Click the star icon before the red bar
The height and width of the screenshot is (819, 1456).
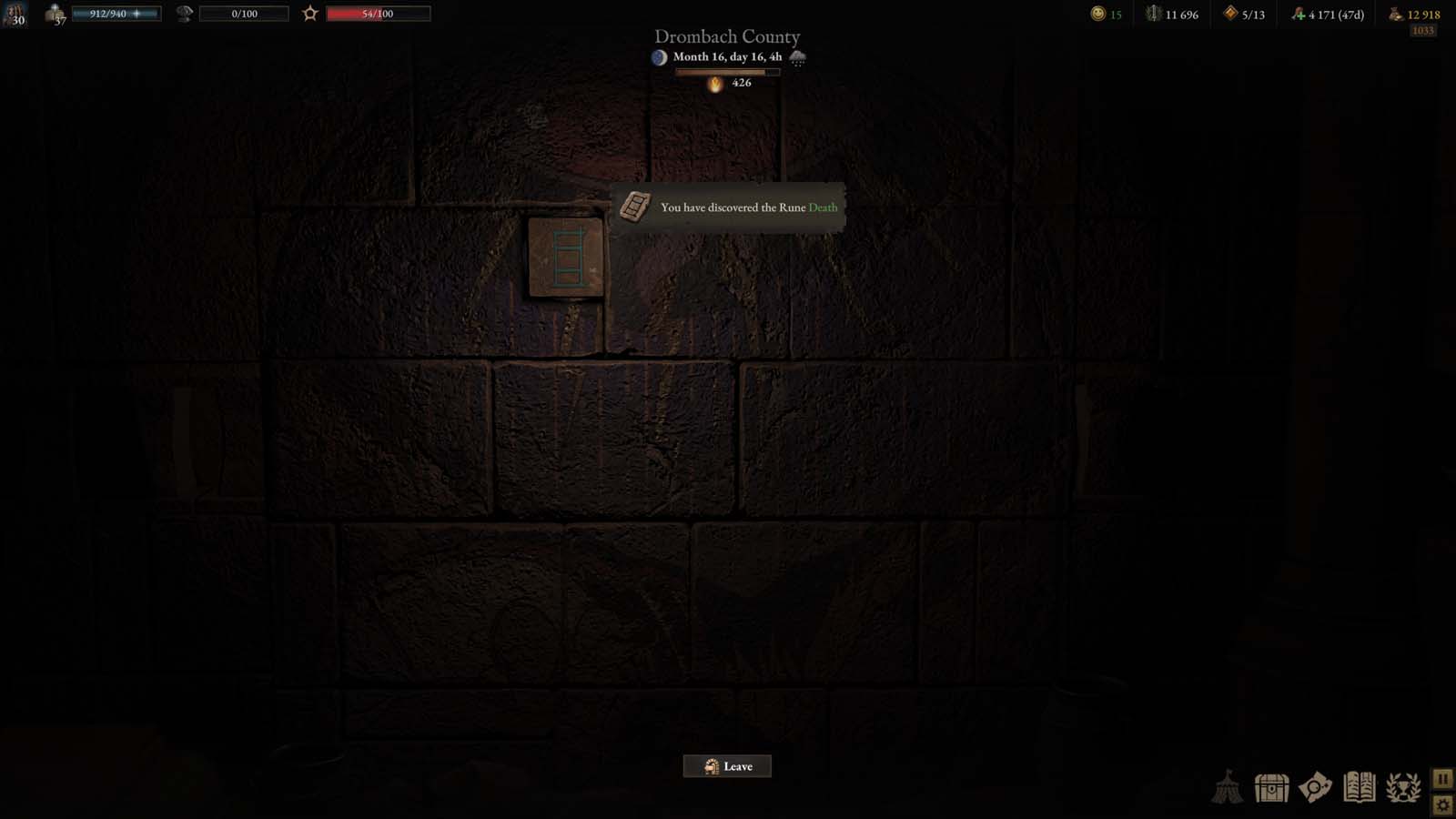(310, 13)
